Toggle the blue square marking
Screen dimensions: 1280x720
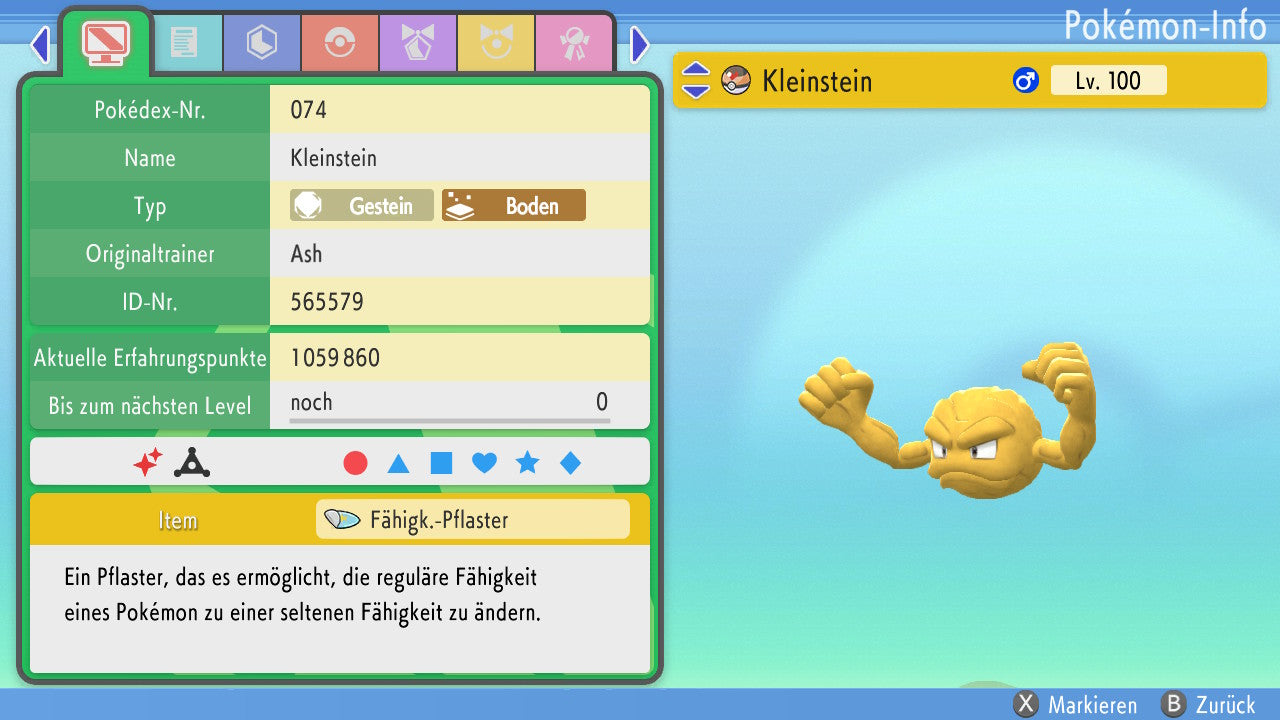tap(441, 463)
